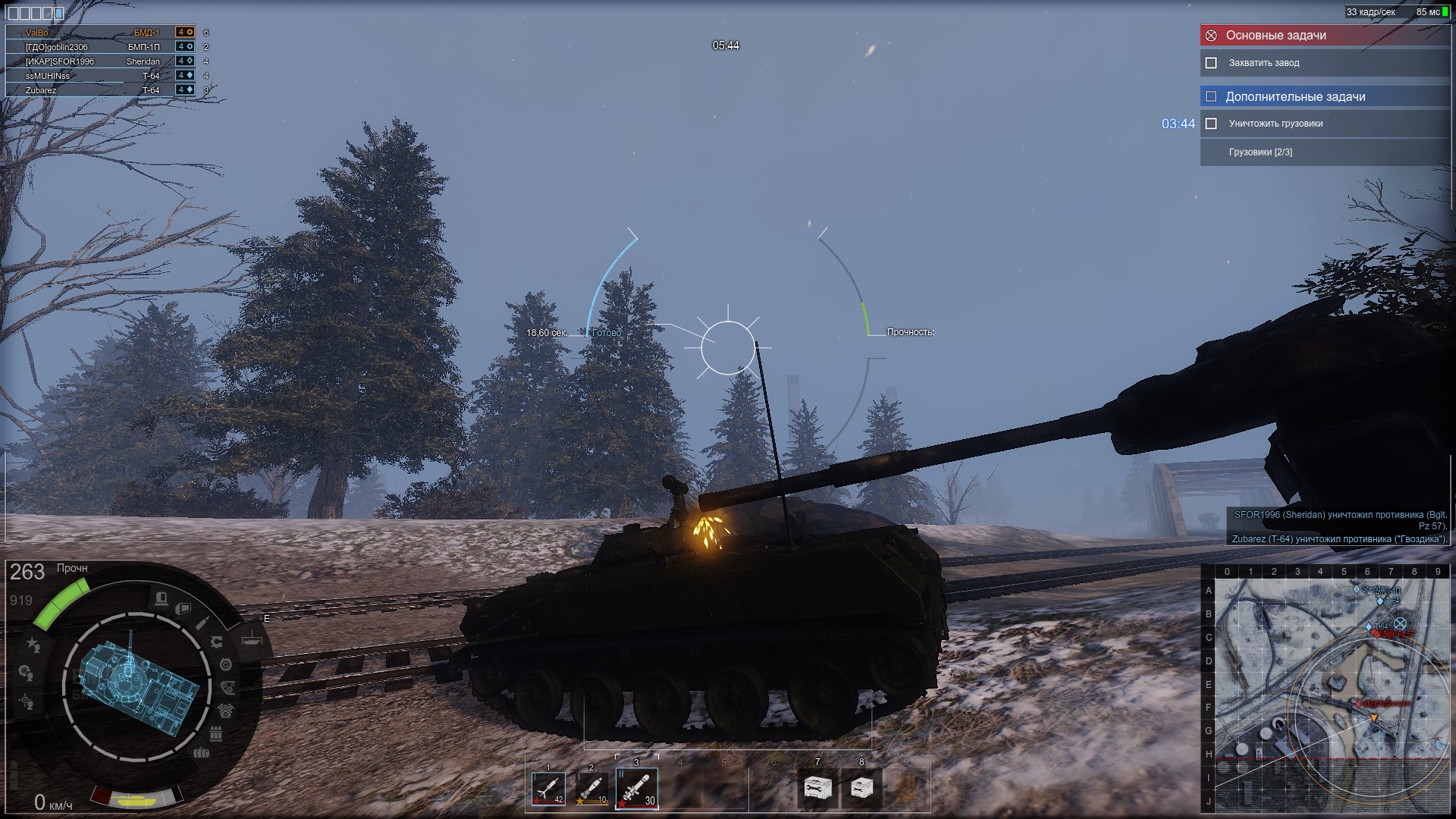Activate the small repair kit in slot 8
This screenshot has height=819, width=1456.
tap(861, 789)
